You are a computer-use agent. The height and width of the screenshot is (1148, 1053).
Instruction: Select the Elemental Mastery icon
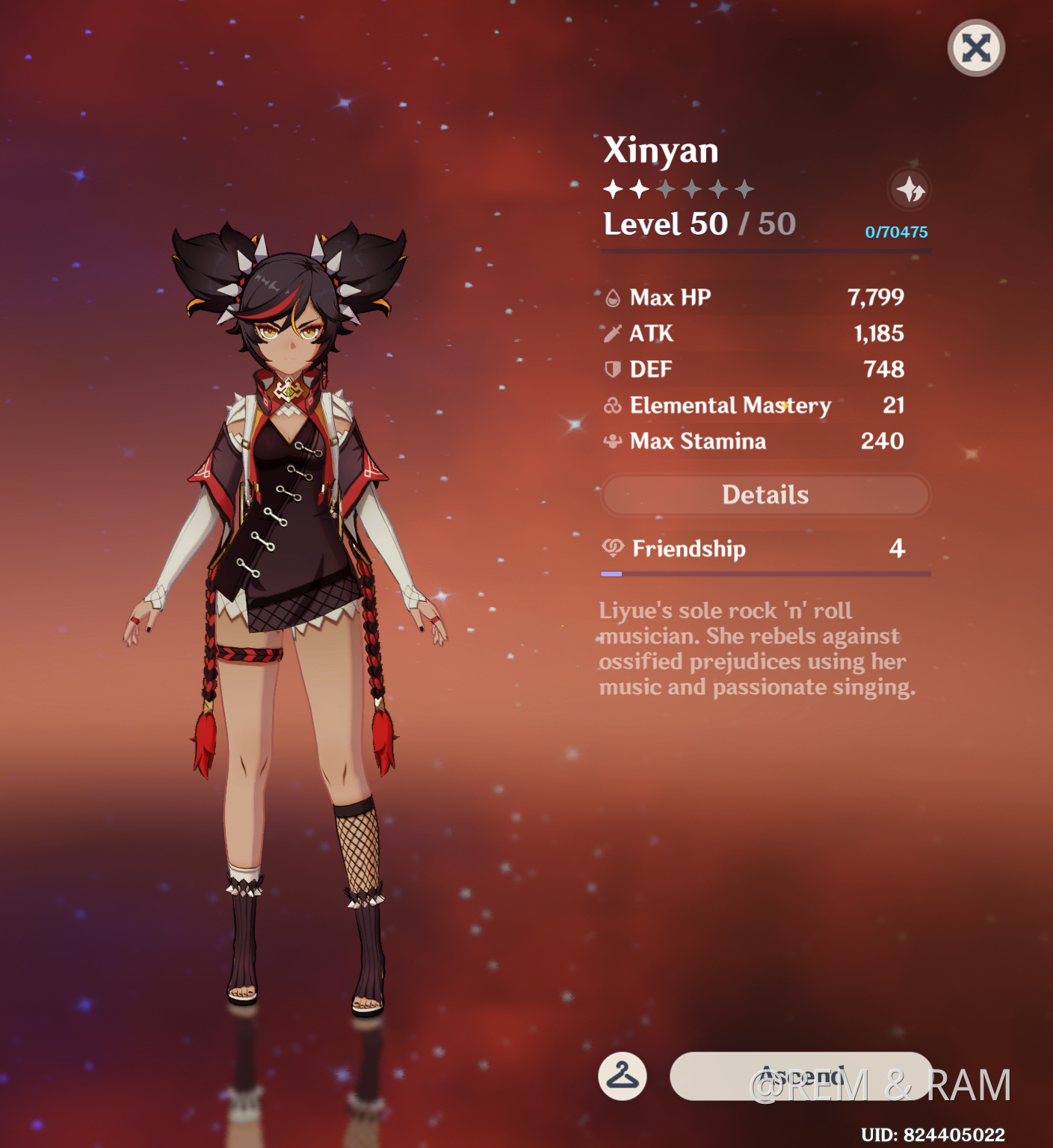tap(613, 405)
